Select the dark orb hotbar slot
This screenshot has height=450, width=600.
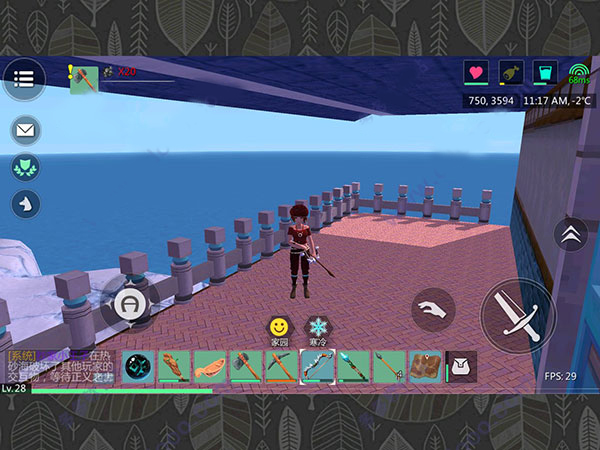137,367
